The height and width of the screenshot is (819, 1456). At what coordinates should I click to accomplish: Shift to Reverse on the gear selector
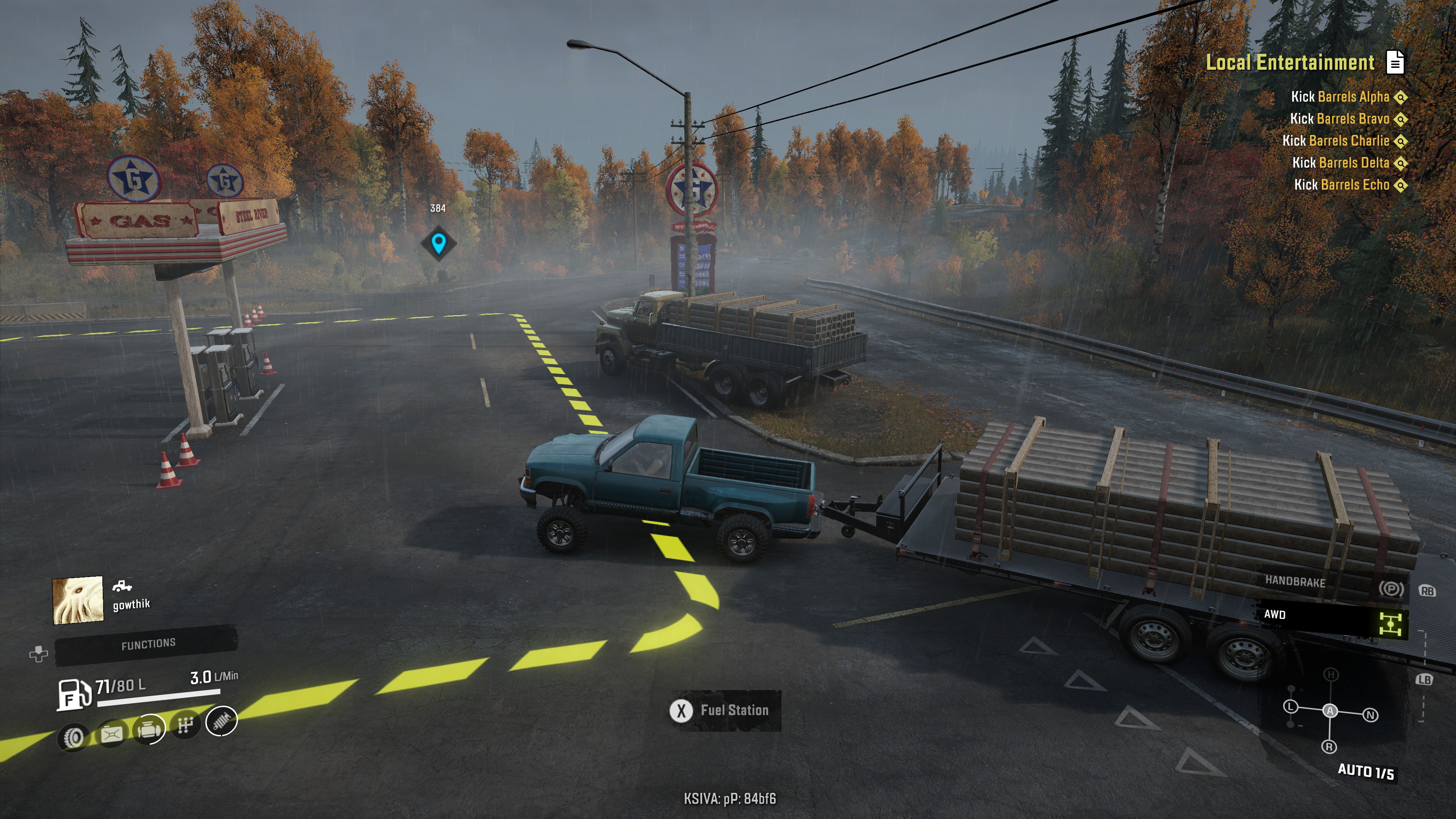click(1329, 747)
